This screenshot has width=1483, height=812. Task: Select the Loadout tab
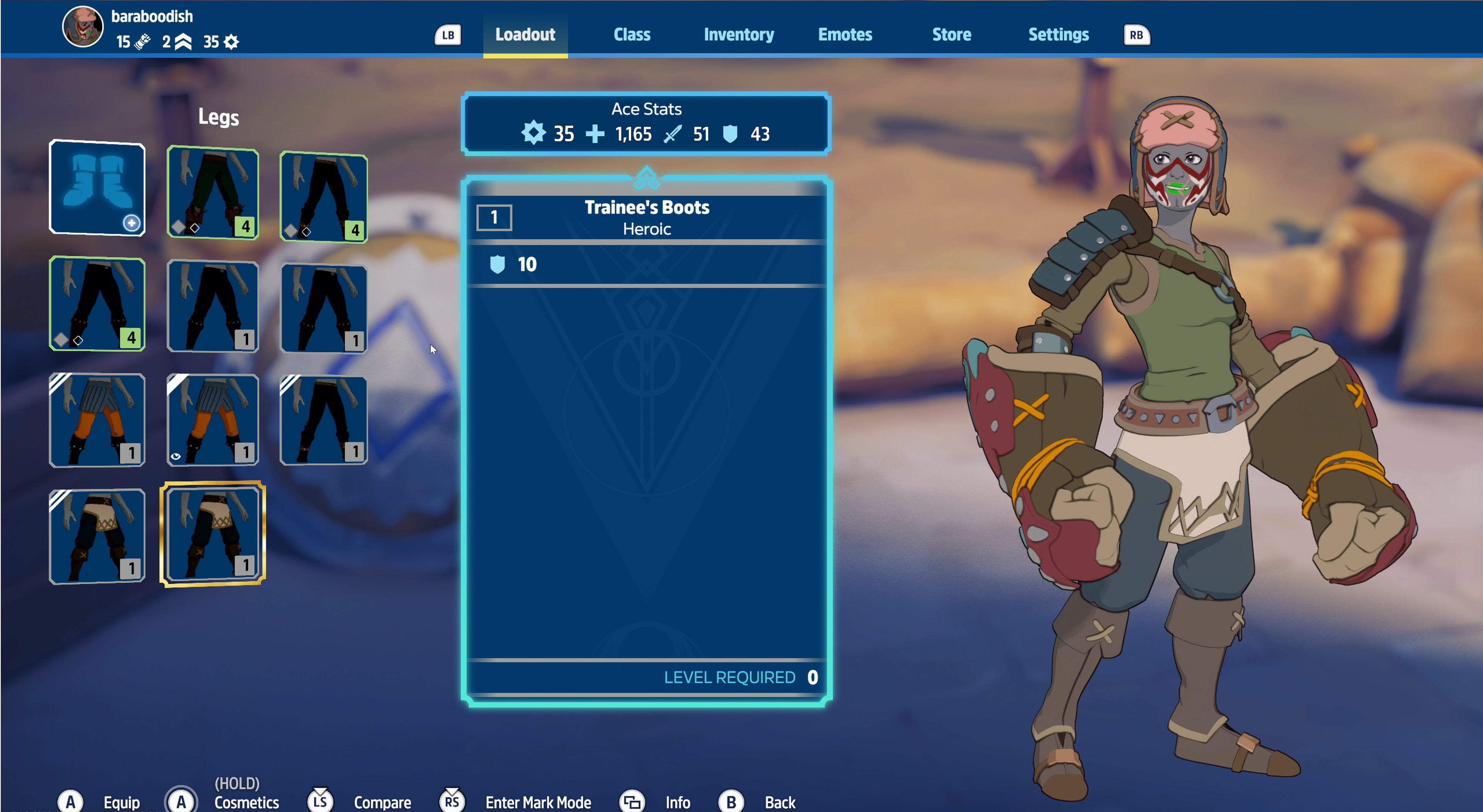point(525,34)
